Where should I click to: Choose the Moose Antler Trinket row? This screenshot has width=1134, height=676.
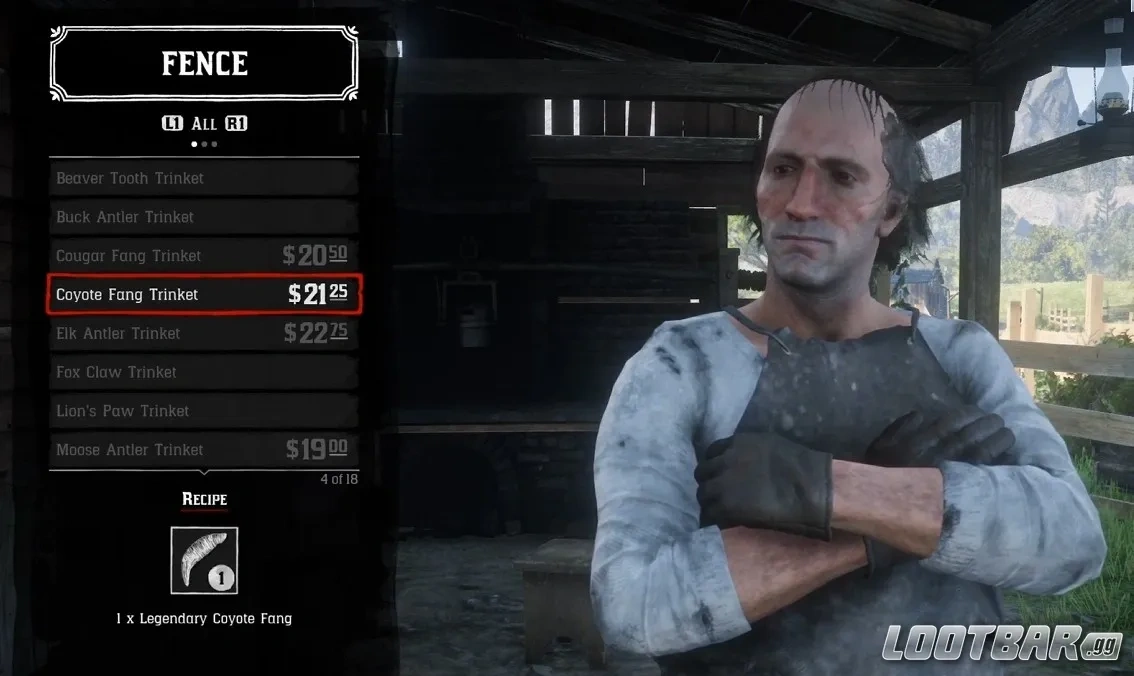(204, 450)
